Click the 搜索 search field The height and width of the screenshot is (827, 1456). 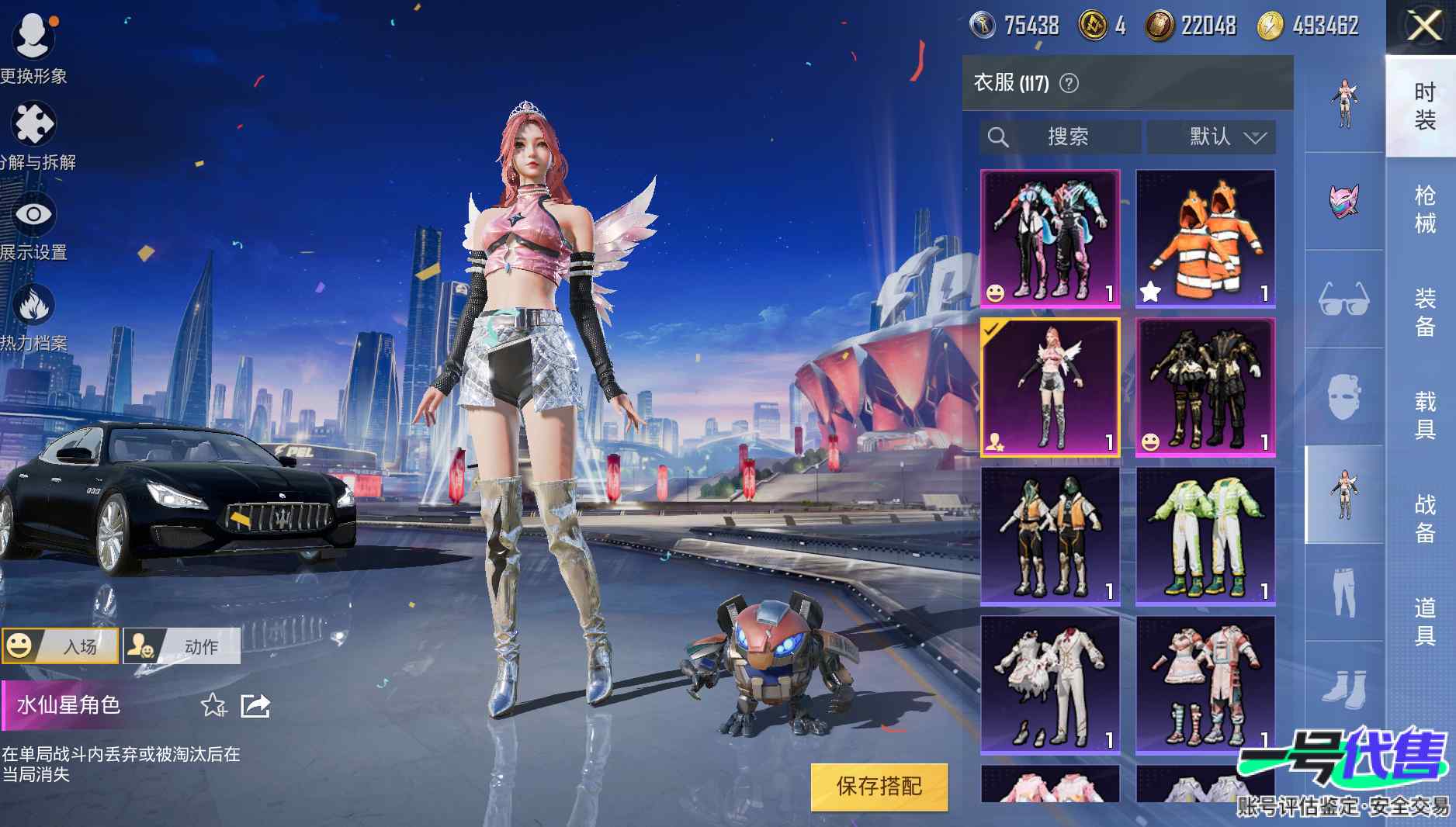(x=1060, y=137)
